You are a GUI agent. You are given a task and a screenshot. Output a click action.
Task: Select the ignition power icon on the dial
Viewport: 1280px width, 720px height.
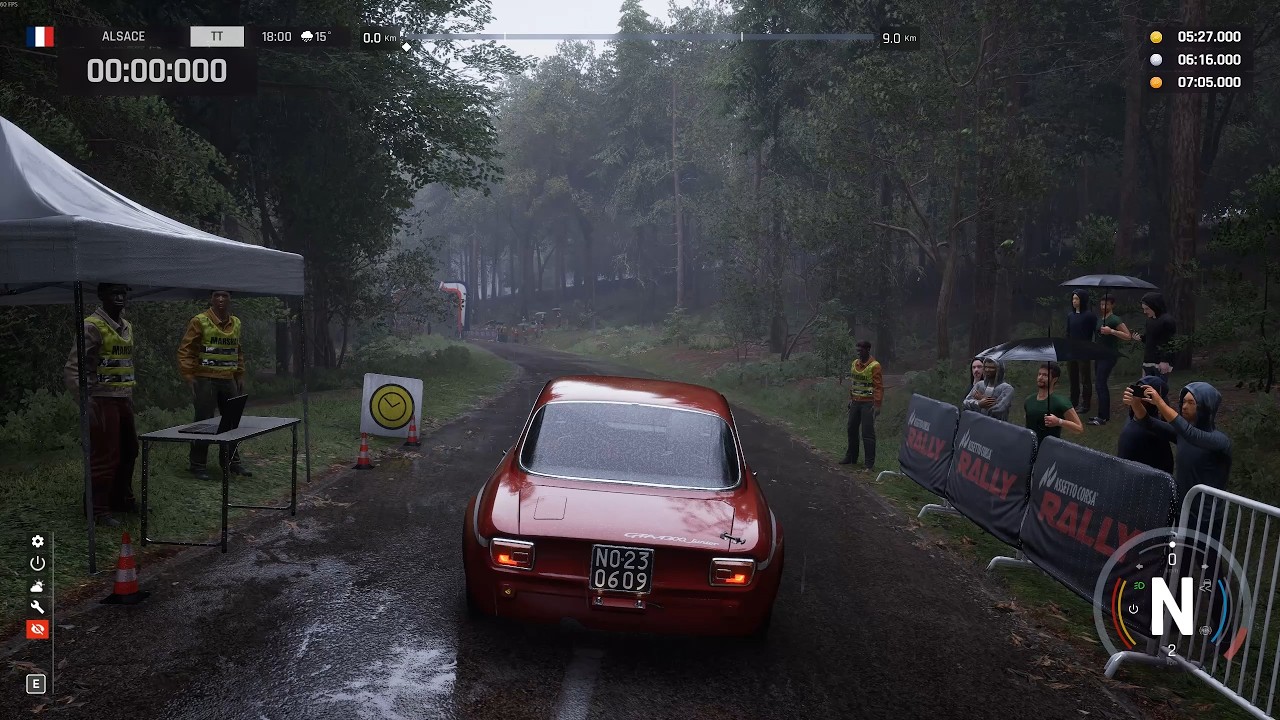(1133, 608)
